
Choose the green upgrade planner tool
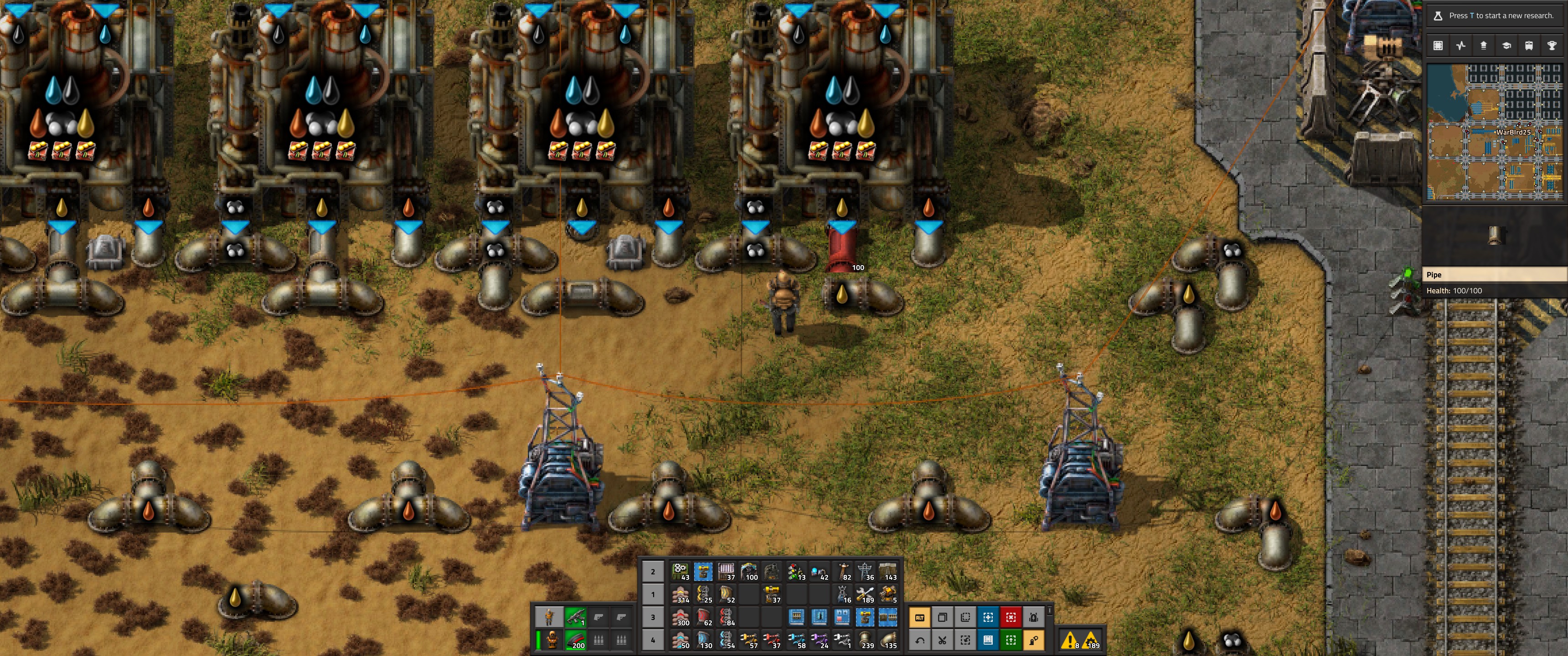point(1011,640)
